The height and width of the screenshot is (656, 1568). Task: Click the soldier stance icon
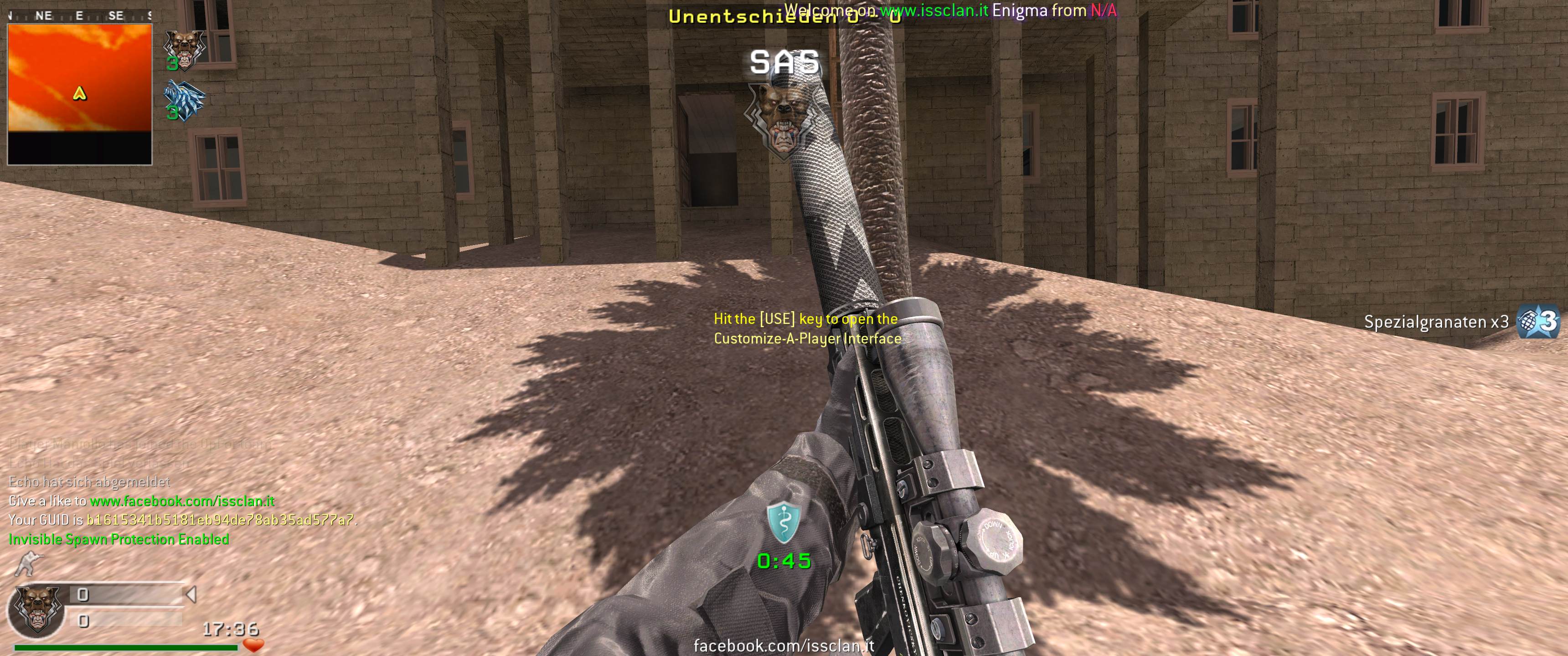point(27,564)
